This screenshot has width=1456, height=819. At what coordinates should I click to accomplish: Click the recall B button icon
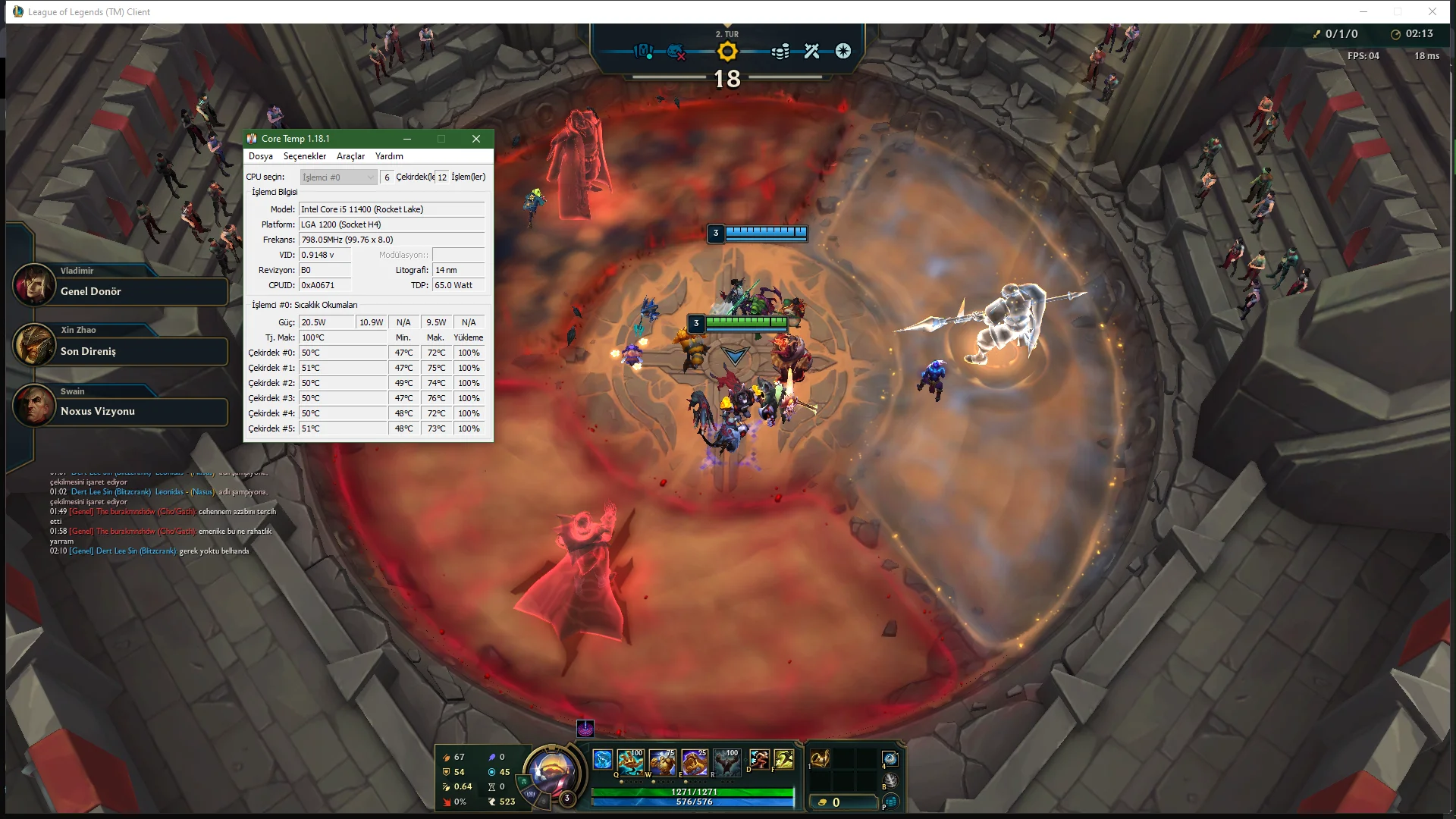tap(890, 780)
